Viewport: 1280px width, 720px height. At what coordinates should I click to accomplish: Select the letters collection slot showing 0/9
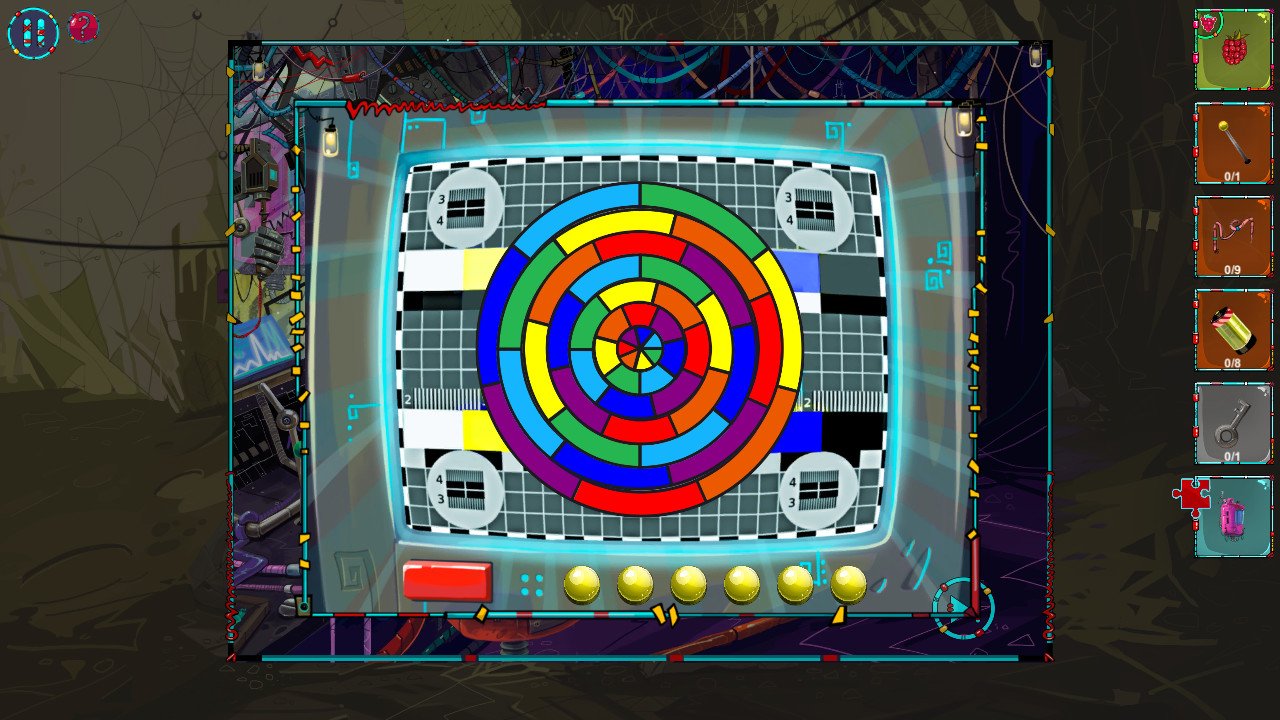pos(1232,238)
